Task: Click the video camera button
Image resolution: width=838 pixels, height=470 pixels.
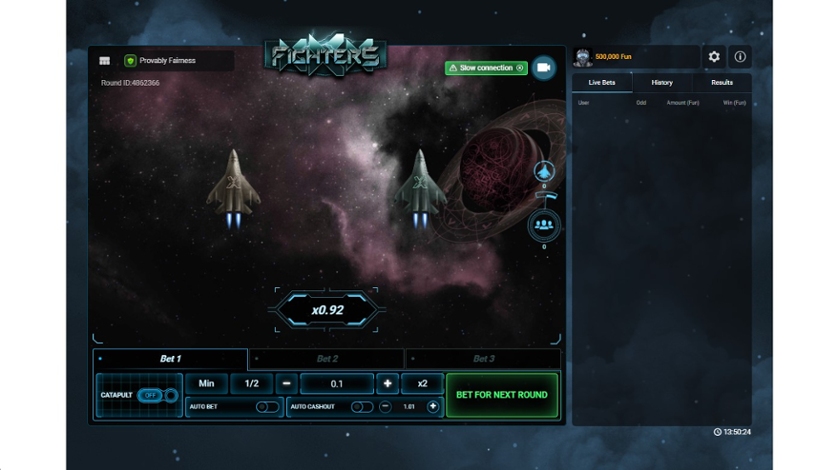Action: (544, 67)
